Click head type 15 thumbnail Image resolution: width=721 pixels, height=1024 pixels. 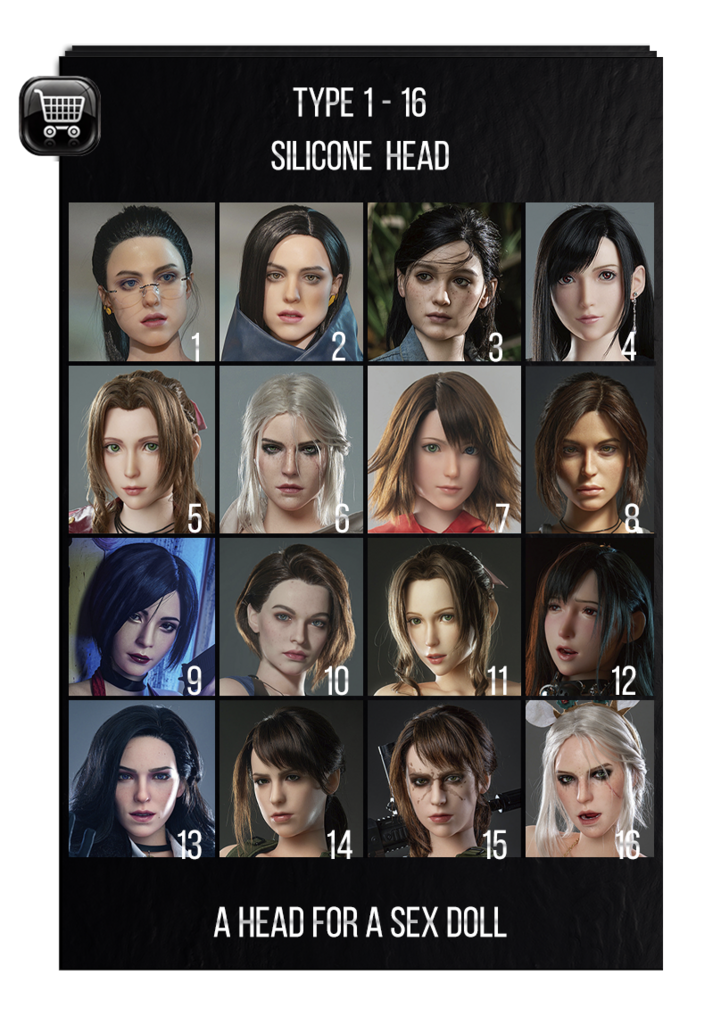click(x=444, y=779)
